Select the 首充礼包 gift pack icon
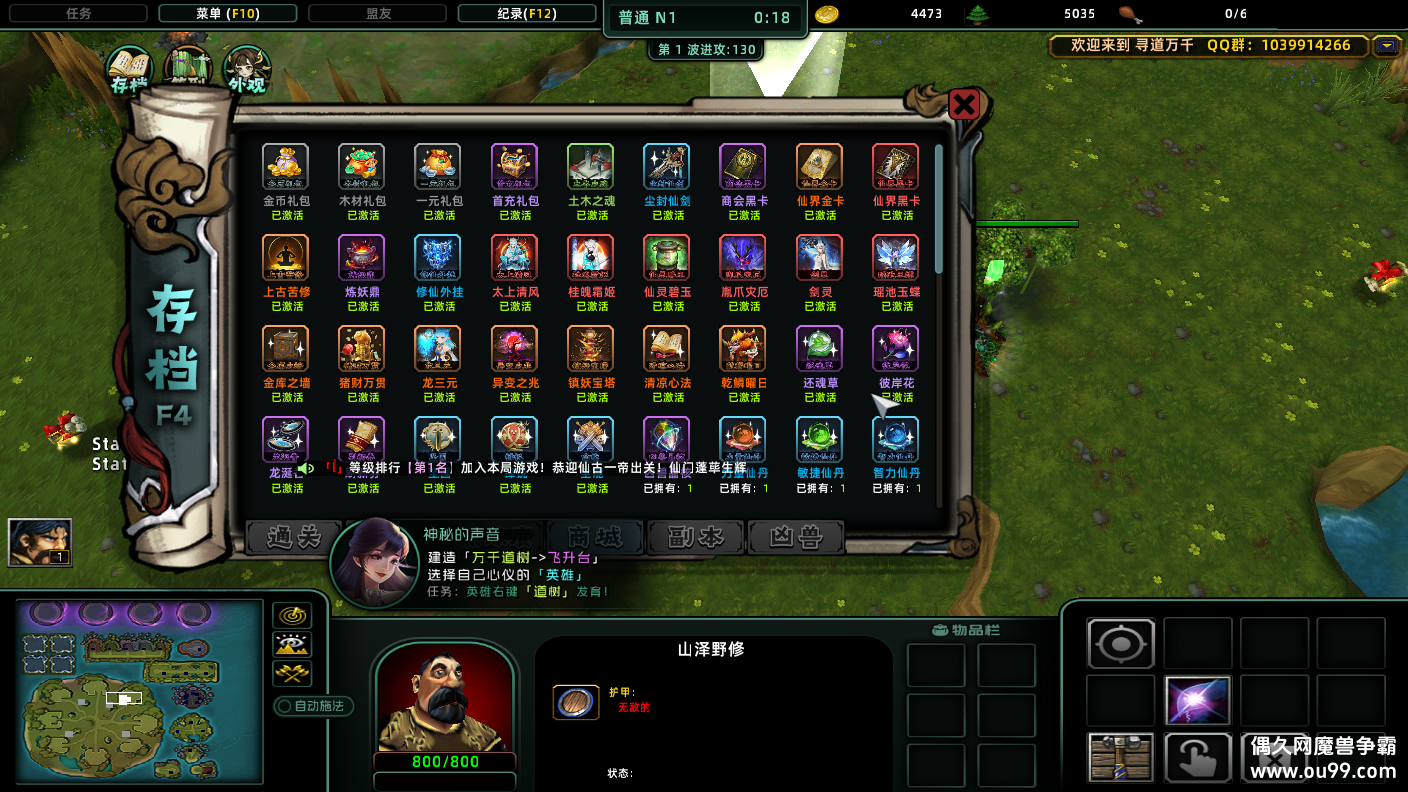 click(514, 166)
